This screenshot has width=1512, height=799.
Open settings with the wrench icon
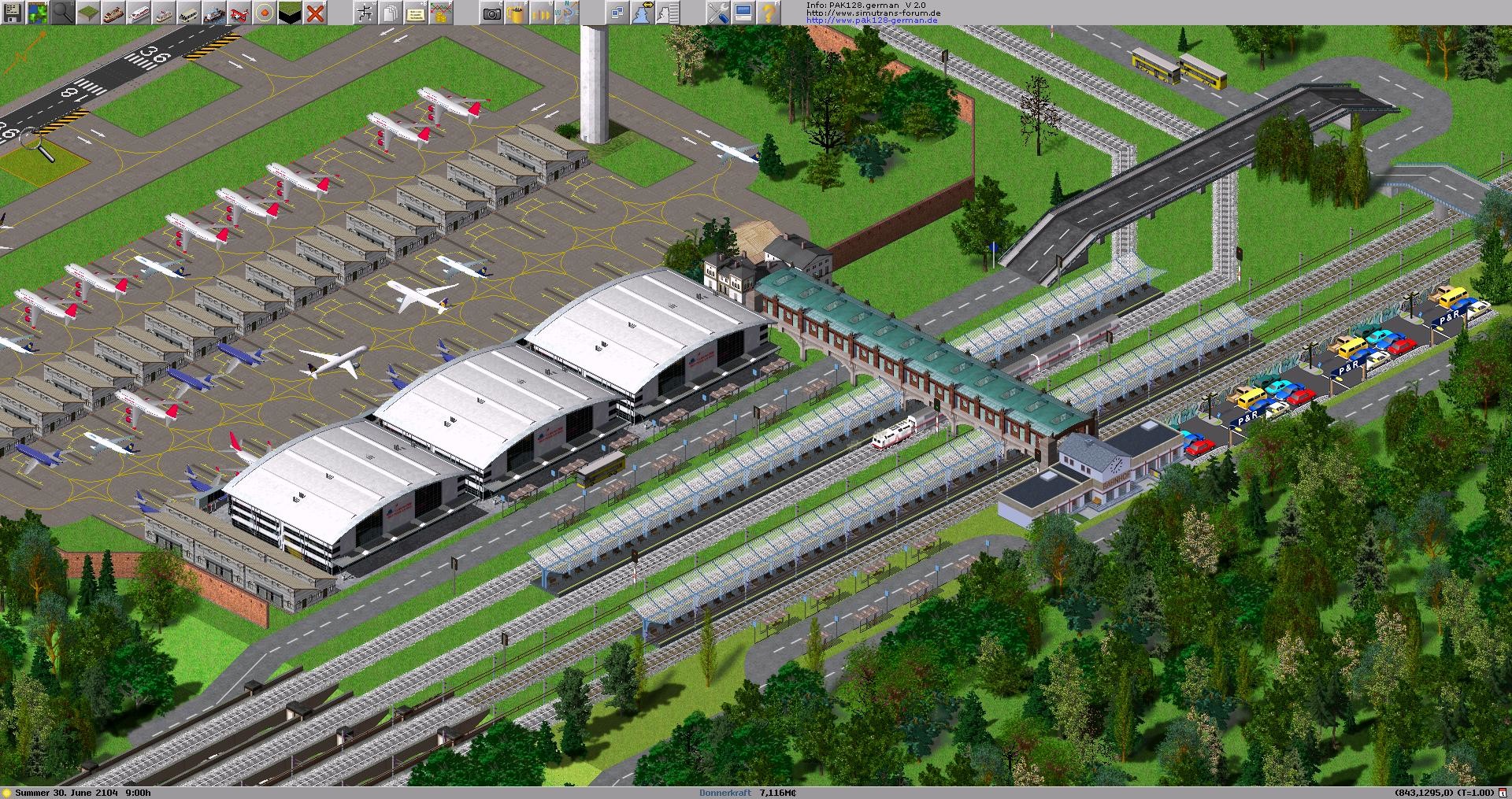click(720, 11)
